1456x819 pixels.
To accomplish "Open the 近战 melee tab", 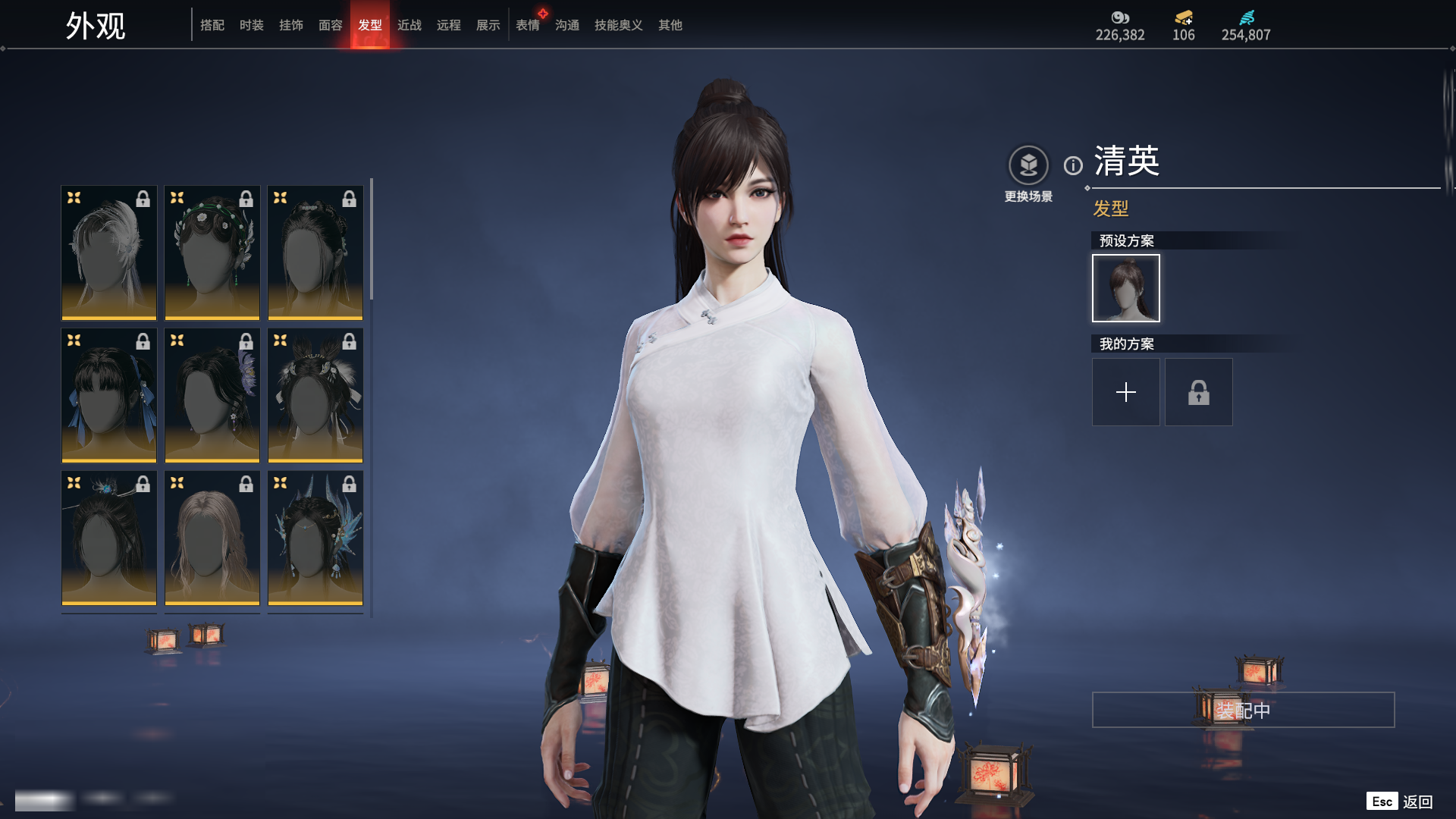I will click(x=409, y=25).
